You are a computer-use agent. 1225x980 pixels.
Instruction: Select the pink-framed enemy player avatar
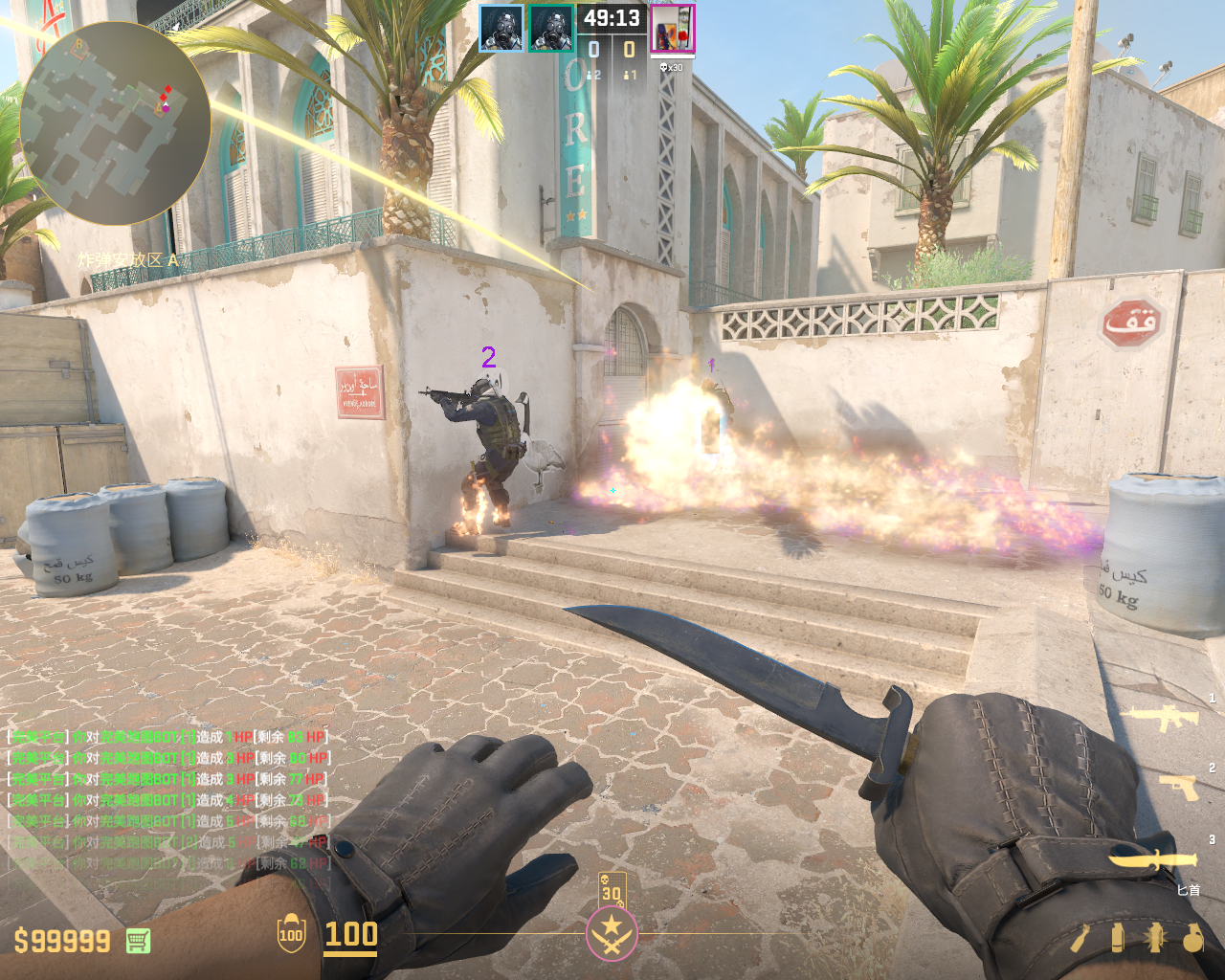coord(673,29)
